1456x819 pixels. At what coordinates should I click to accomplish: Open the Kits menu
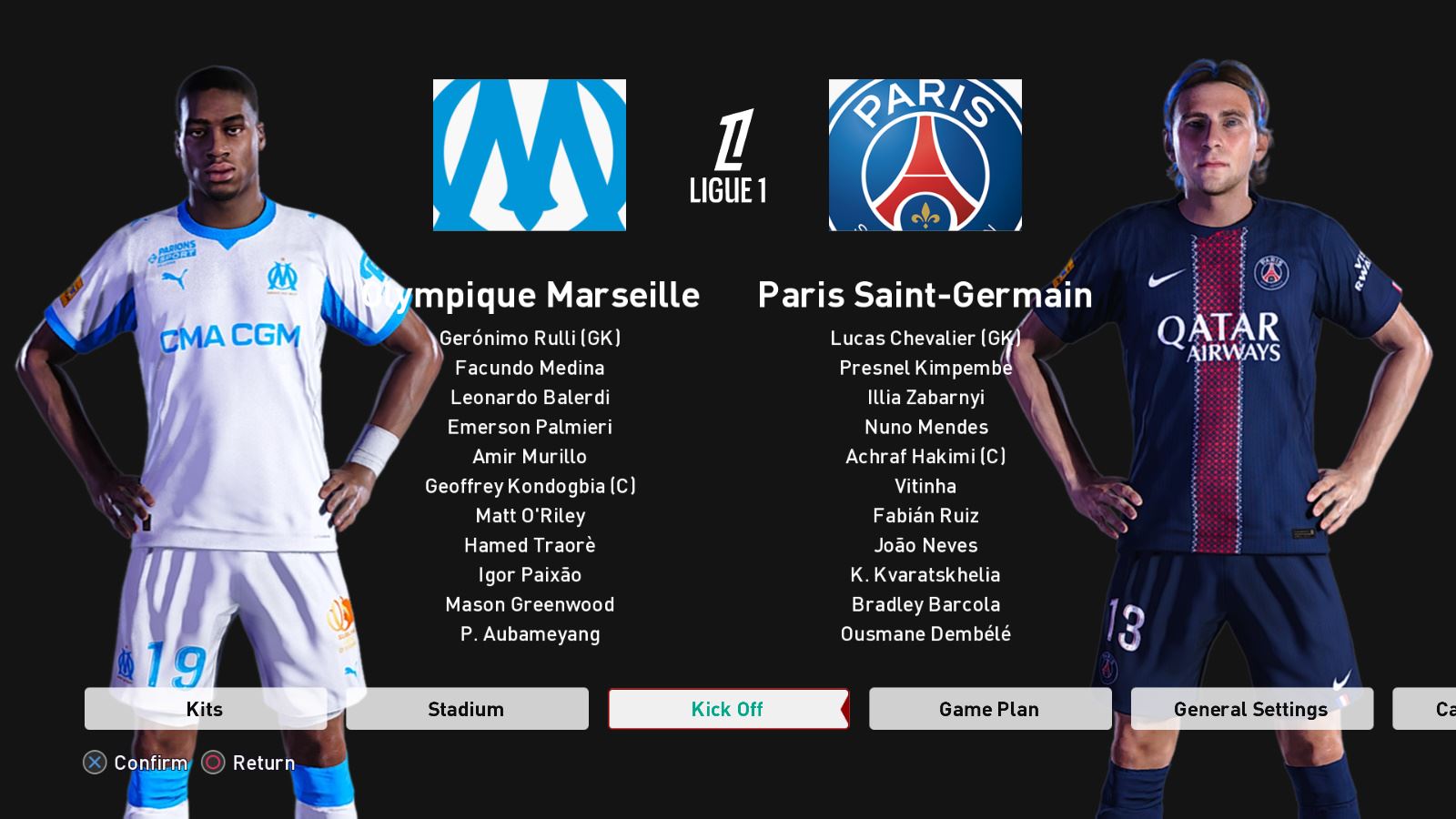pos(205,709)
